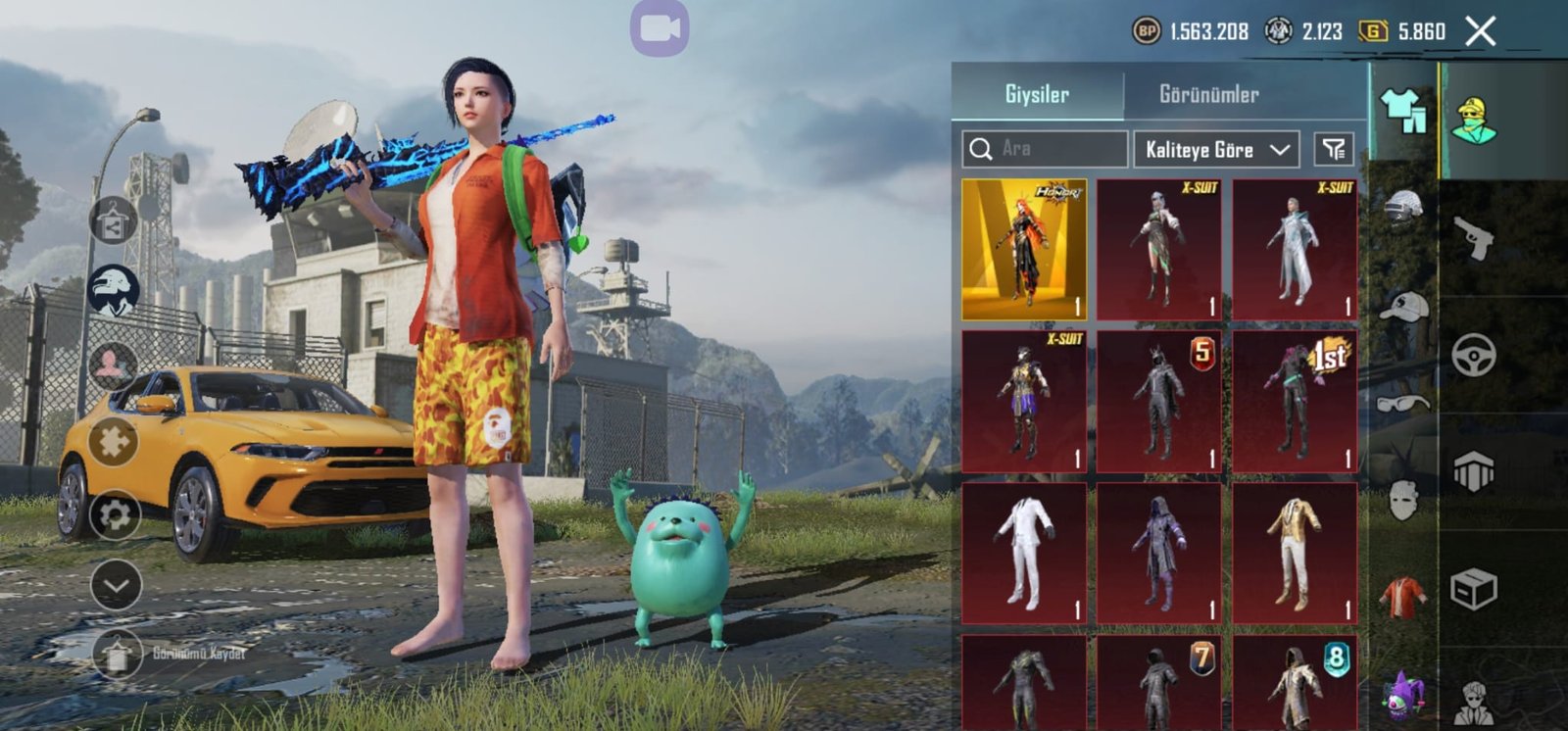Choose the white suit outfit

point(1024,553)
